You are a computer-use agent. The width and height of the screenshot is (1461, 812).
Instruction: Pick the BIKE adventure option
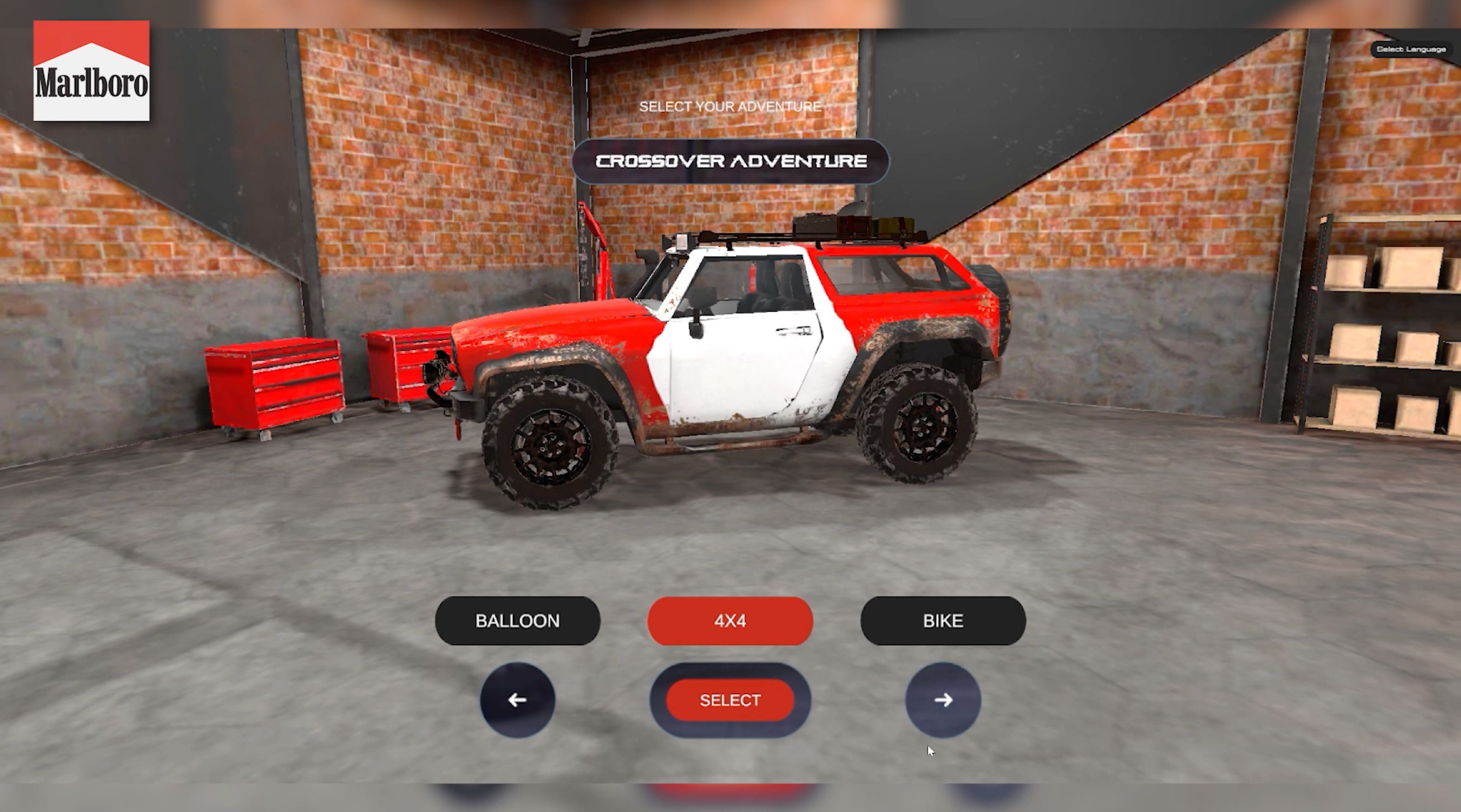pos(943,621)
